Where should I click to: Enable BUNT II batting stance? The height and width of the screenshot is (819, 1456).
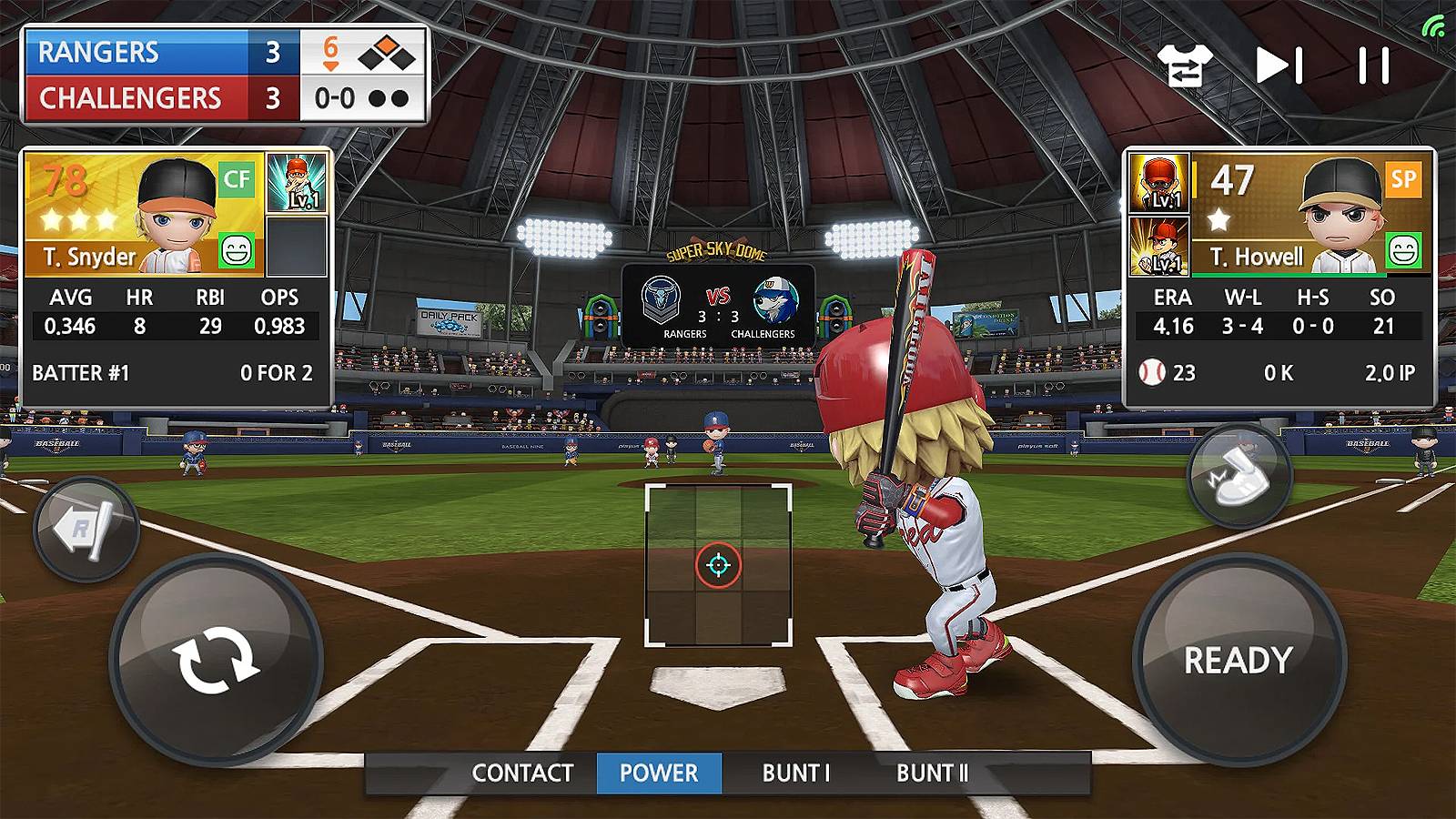pyautogui.click(x=932, y=773)
